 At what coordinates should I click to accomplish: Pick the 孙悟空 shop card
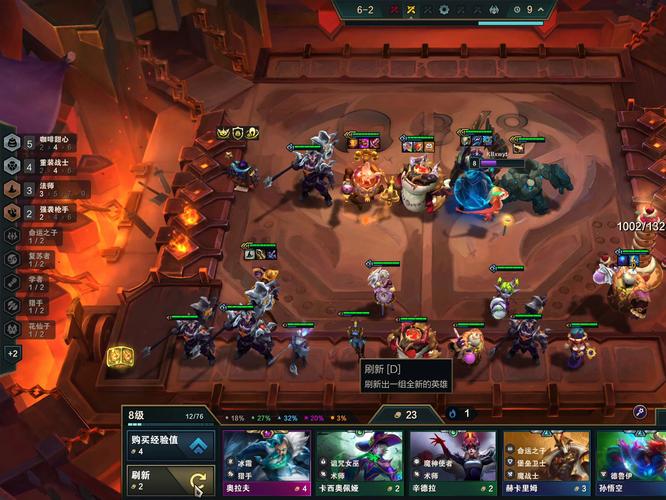(632, 463)
